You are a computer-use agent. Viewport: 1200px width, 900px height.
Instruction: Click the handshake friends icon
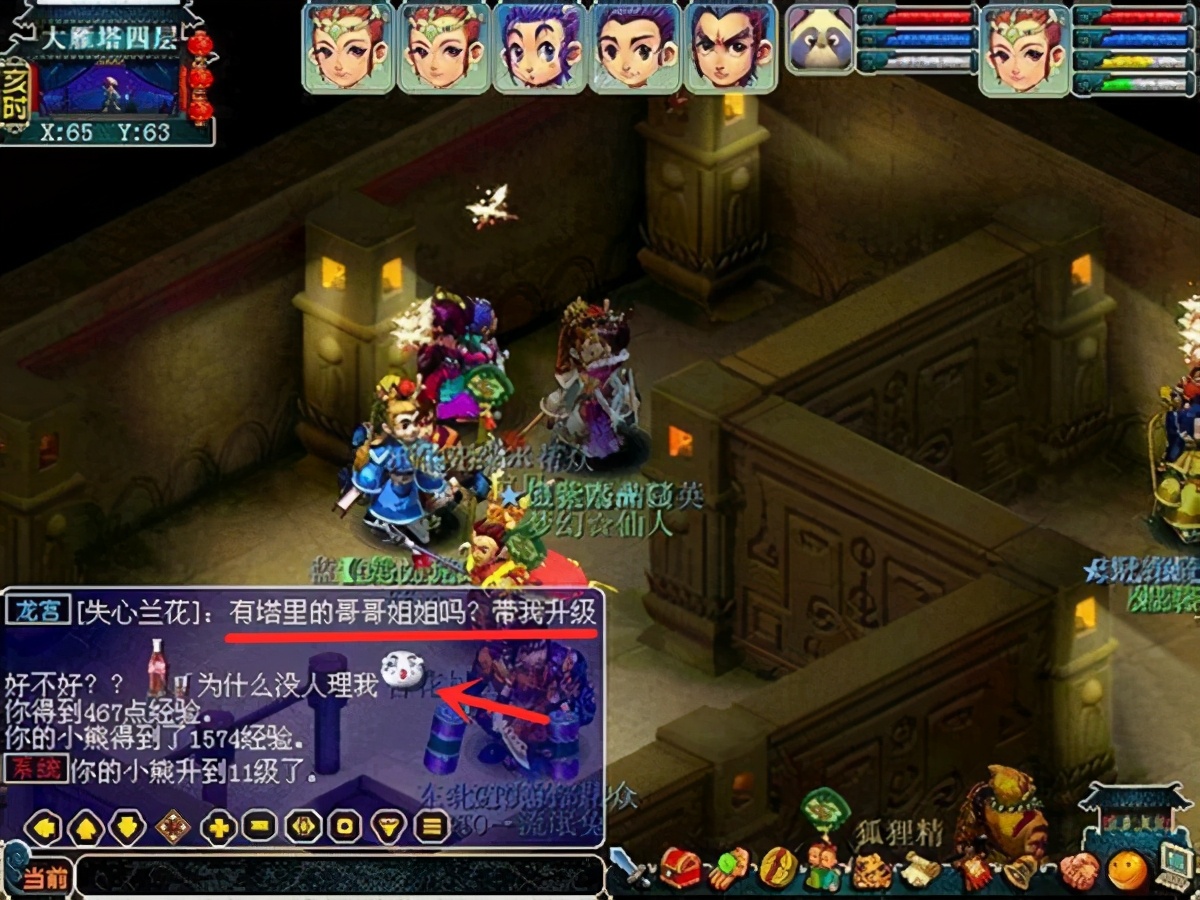[x=1080, y=870]
